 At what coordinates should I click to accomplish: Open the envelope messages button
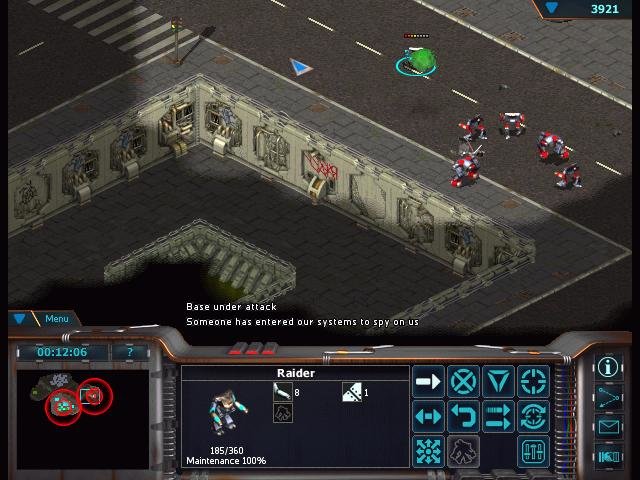(x=608, y=427)
